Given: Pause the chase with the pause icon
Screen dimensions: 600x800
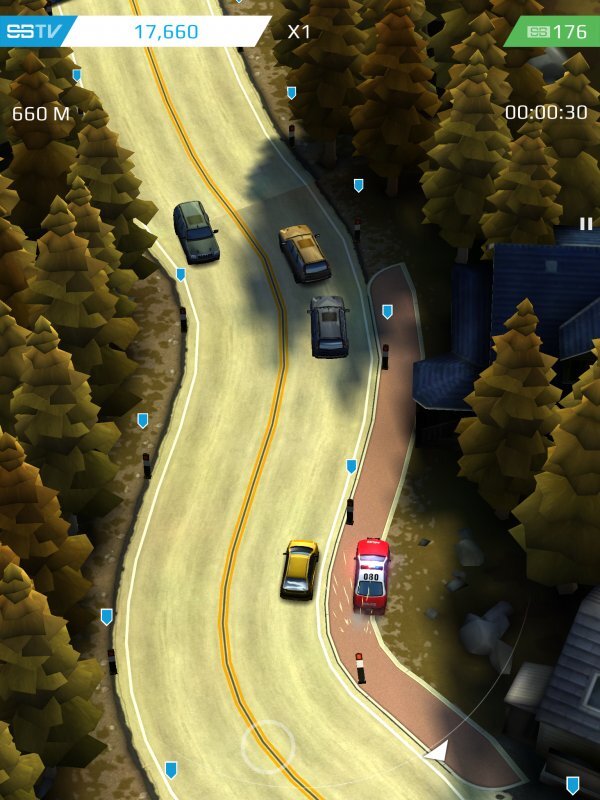Looking at the screenshot, I should (586, 223).
